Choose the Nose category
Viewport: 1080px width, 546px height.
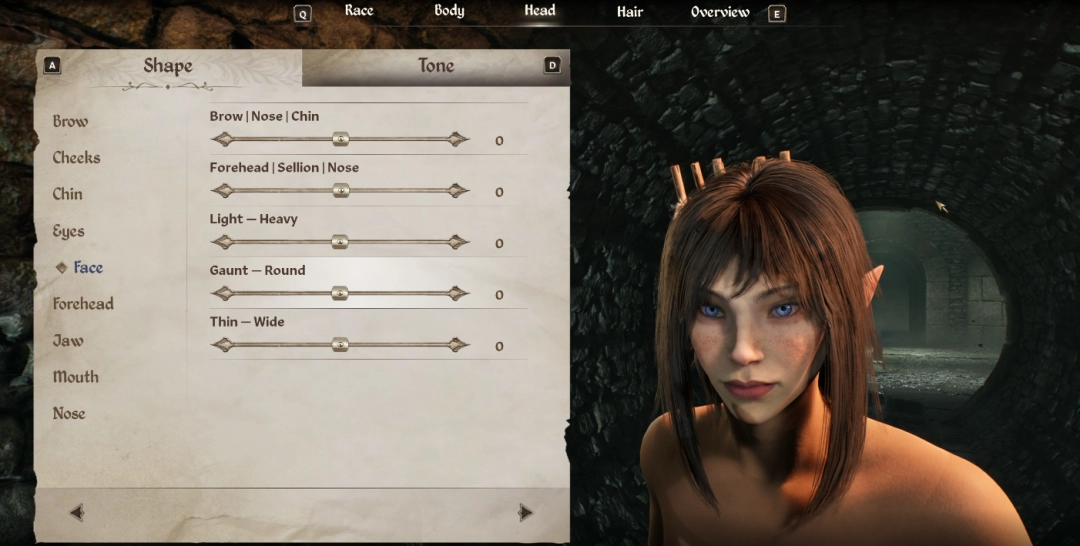click(69, 413)
